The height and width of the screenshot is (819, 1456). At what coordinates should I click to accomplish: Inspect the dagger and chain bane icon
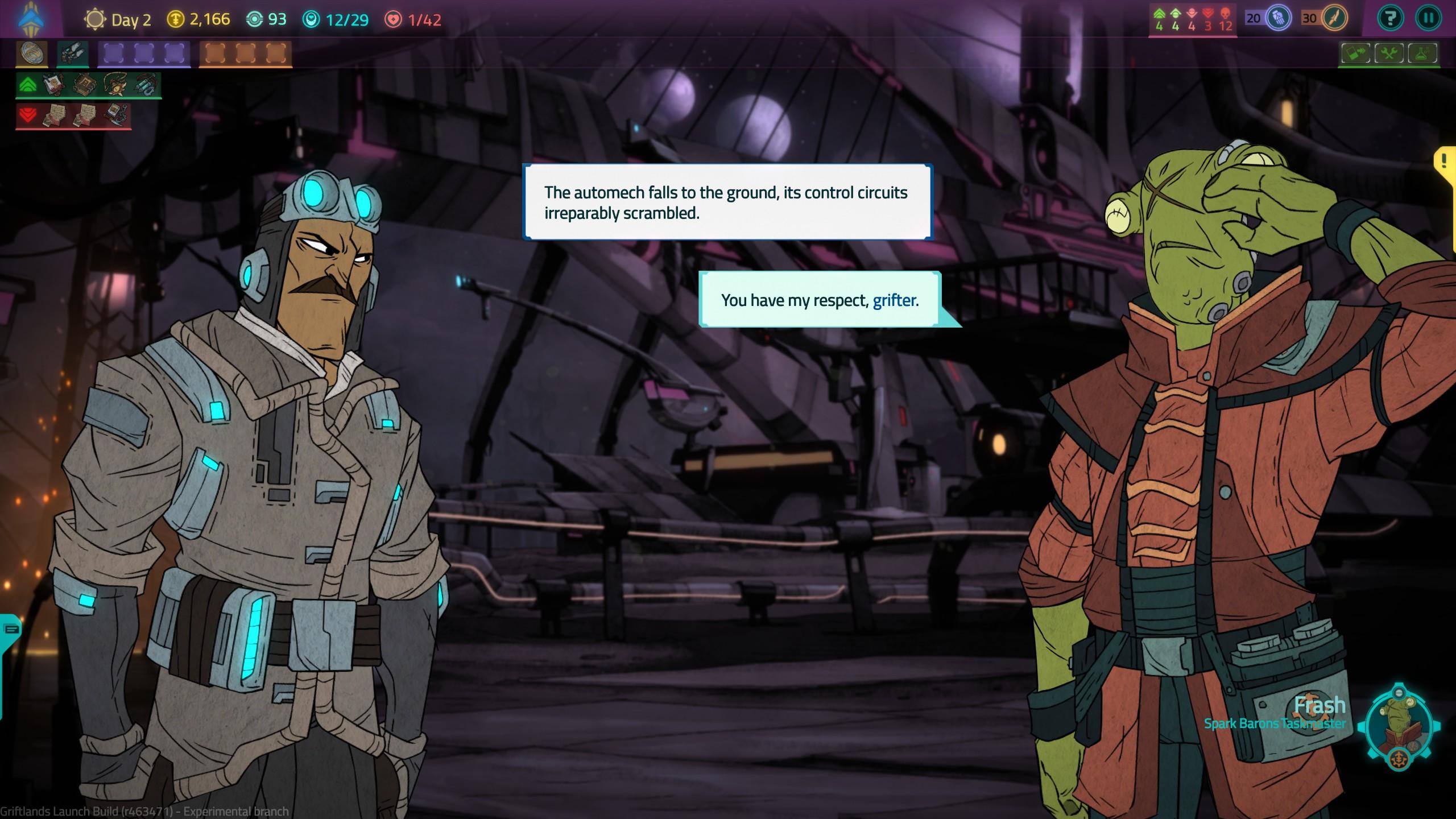point(115,115)
